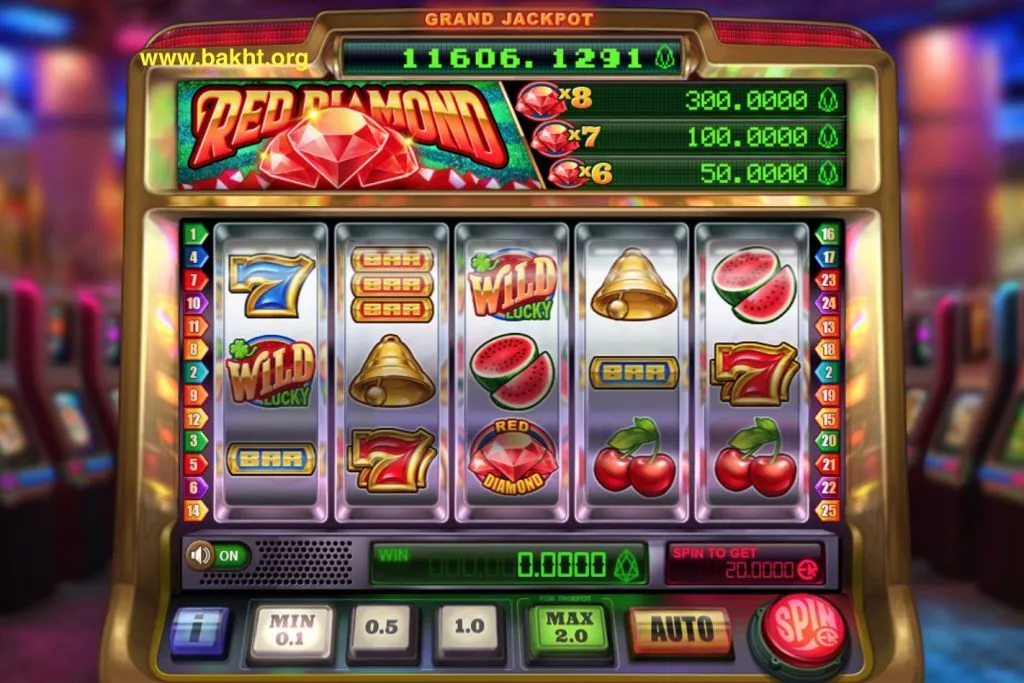Hit the red SPIN button

802,632
